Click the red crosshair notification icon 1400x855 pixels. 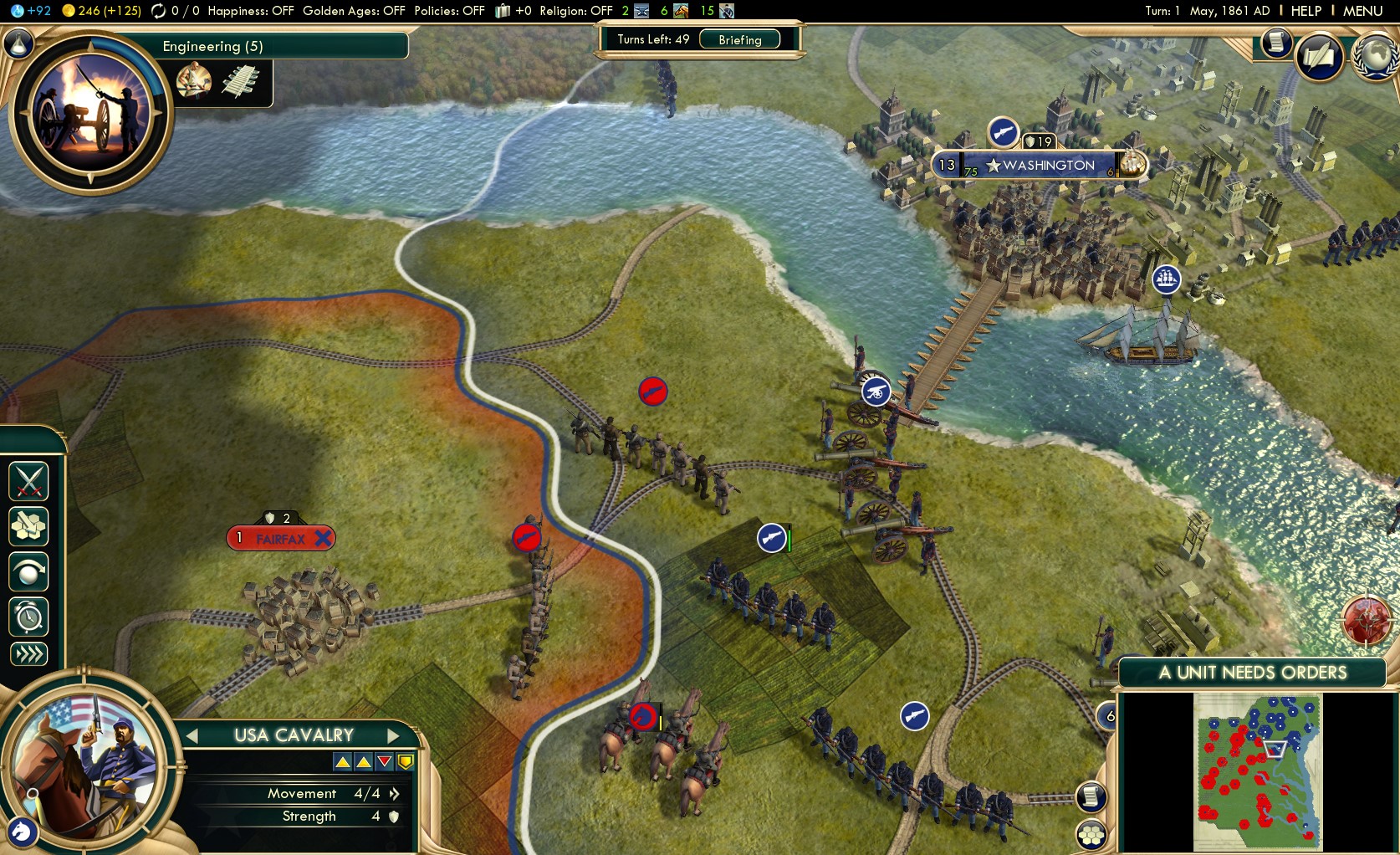click(1366, 621)
